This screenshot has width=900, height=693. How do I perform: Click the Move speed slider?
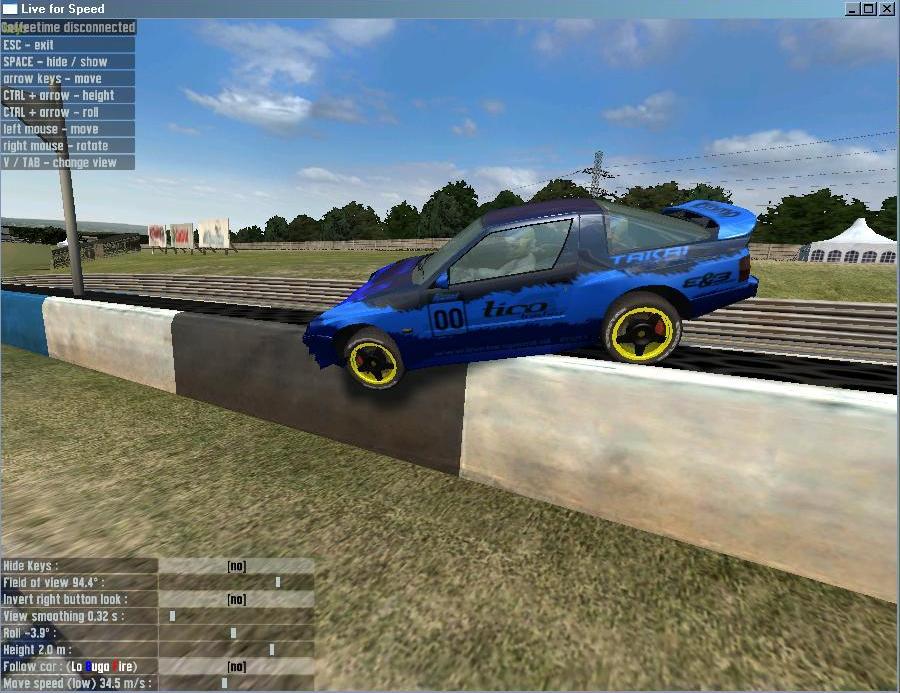tap(237, 683)
